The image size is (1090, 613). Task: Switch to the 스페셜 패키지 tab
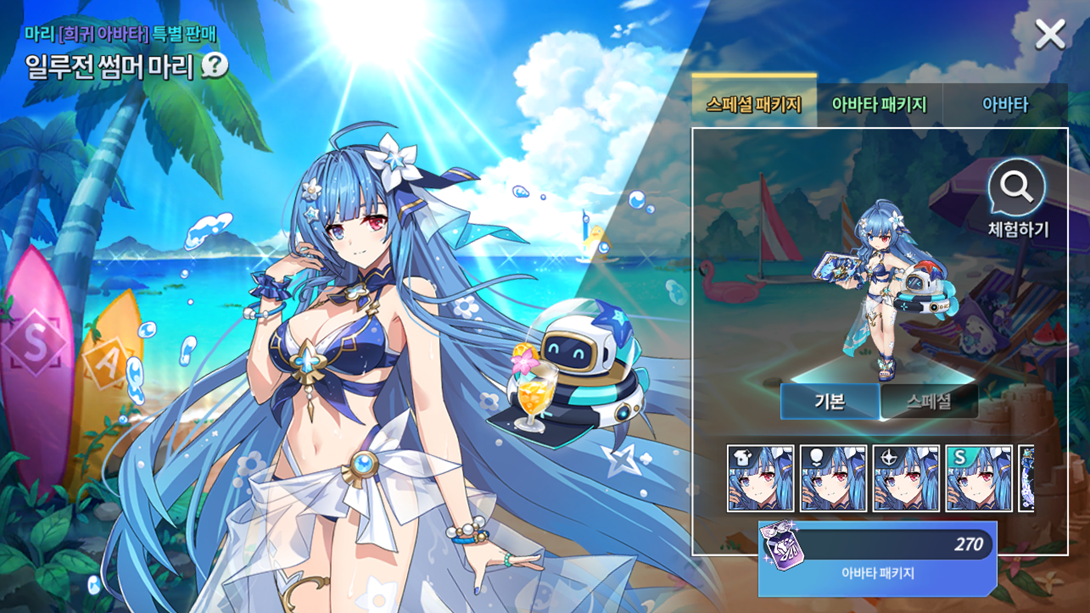point(753,104)
